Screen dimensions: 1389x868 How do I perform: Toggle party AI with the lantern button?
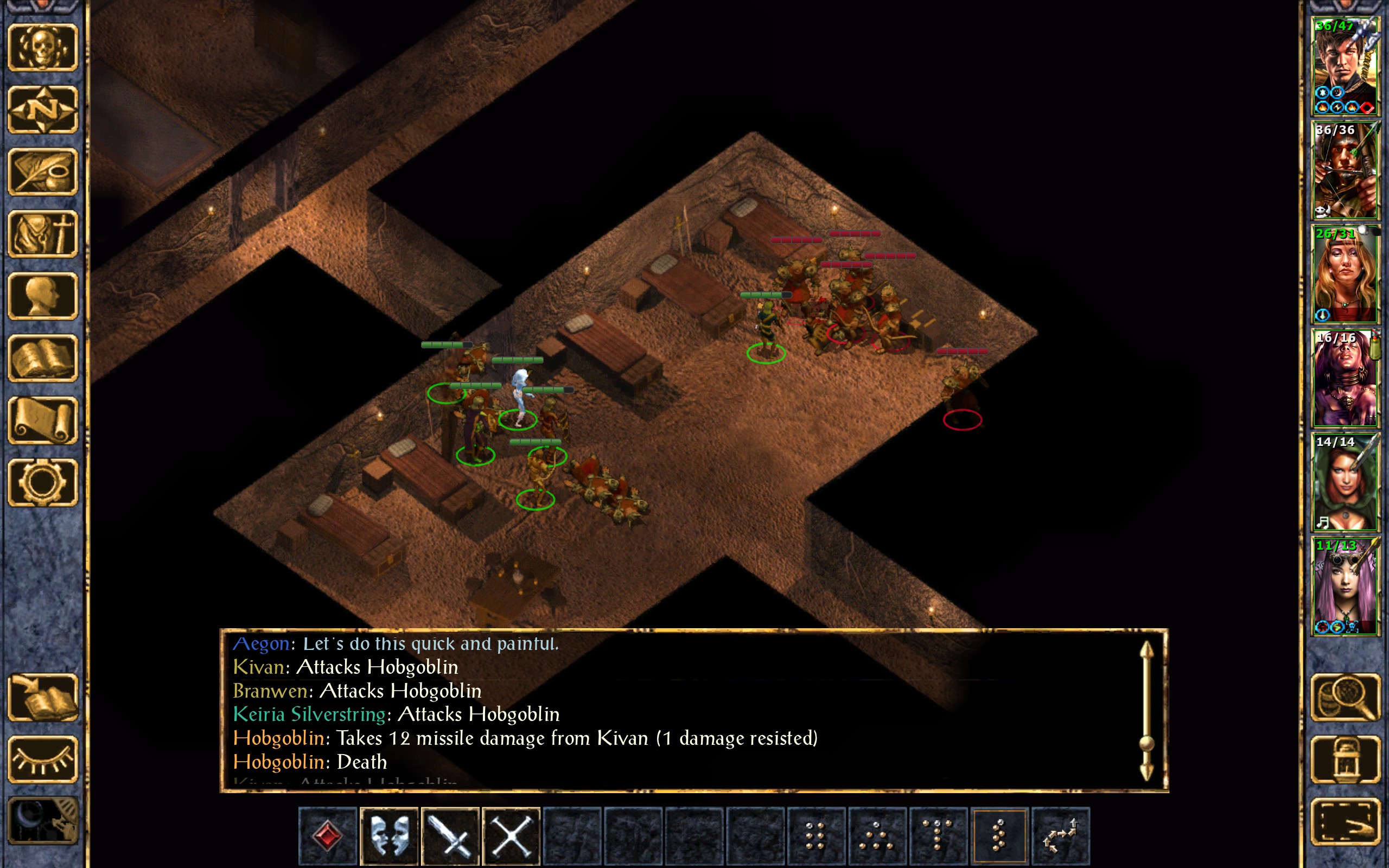tap(1345, 759)
